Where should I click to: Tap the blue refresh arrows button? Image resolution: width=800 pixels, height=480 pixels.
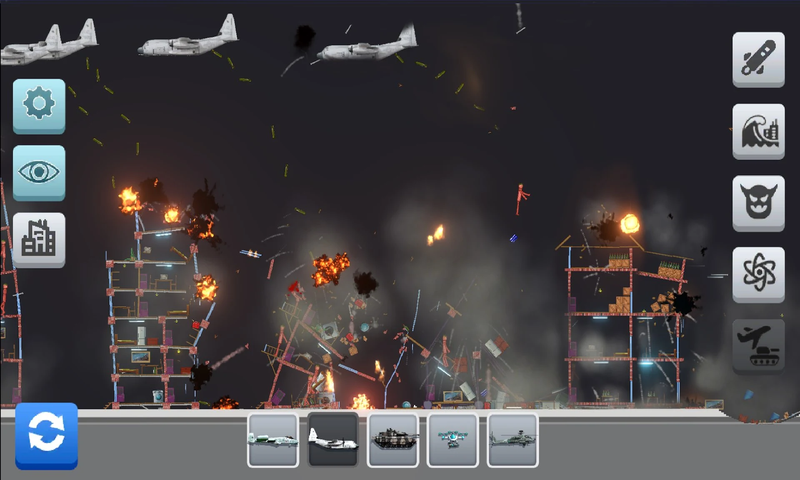point(46,435)
